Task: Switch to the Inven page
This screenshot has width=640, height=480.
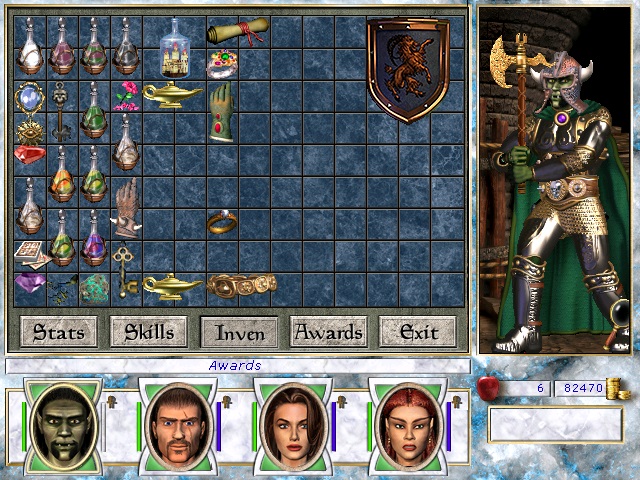Action: (x=239, y=331)
